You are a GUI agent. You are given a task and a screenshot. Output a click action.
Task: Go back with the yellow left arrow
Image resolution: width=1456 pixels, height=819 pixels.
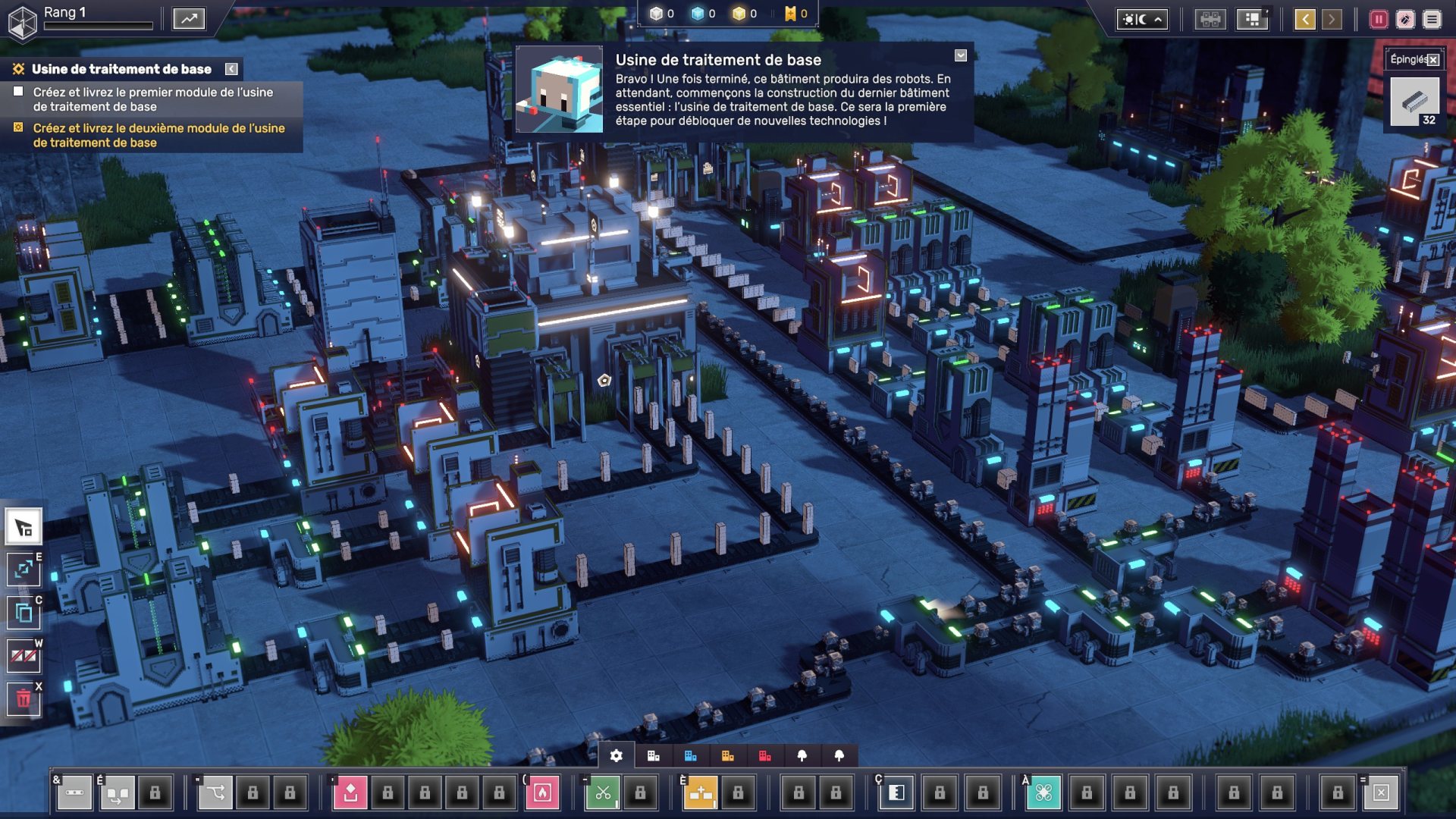(x=1304, y=19)
